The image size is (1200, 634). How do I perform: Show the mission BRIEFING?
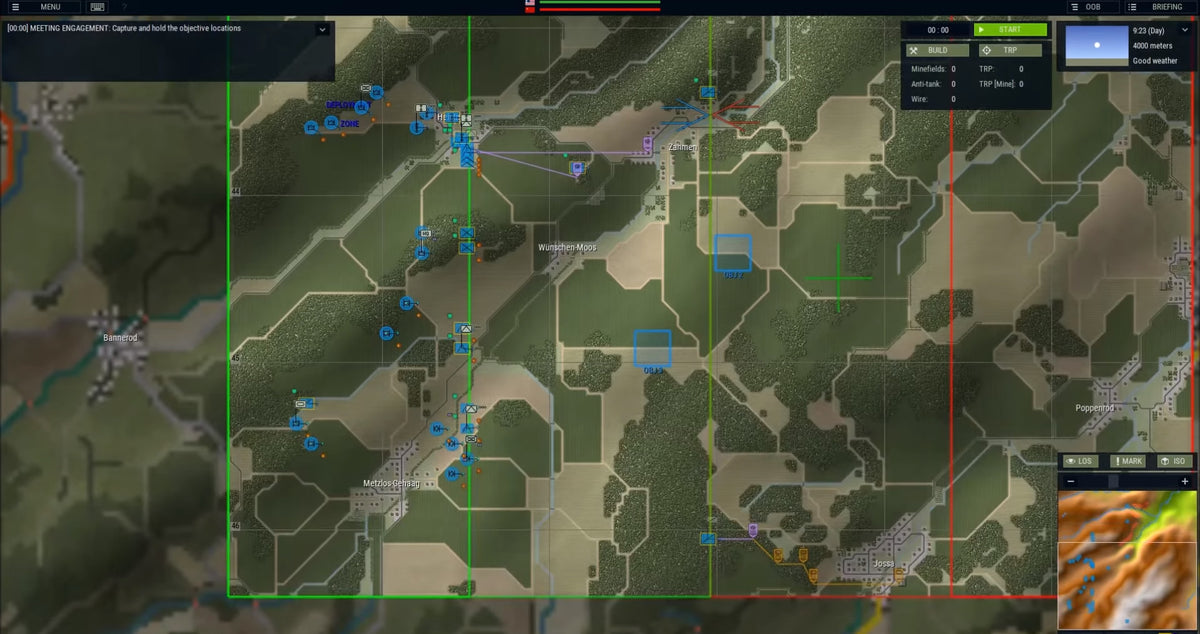(1159, 7)
